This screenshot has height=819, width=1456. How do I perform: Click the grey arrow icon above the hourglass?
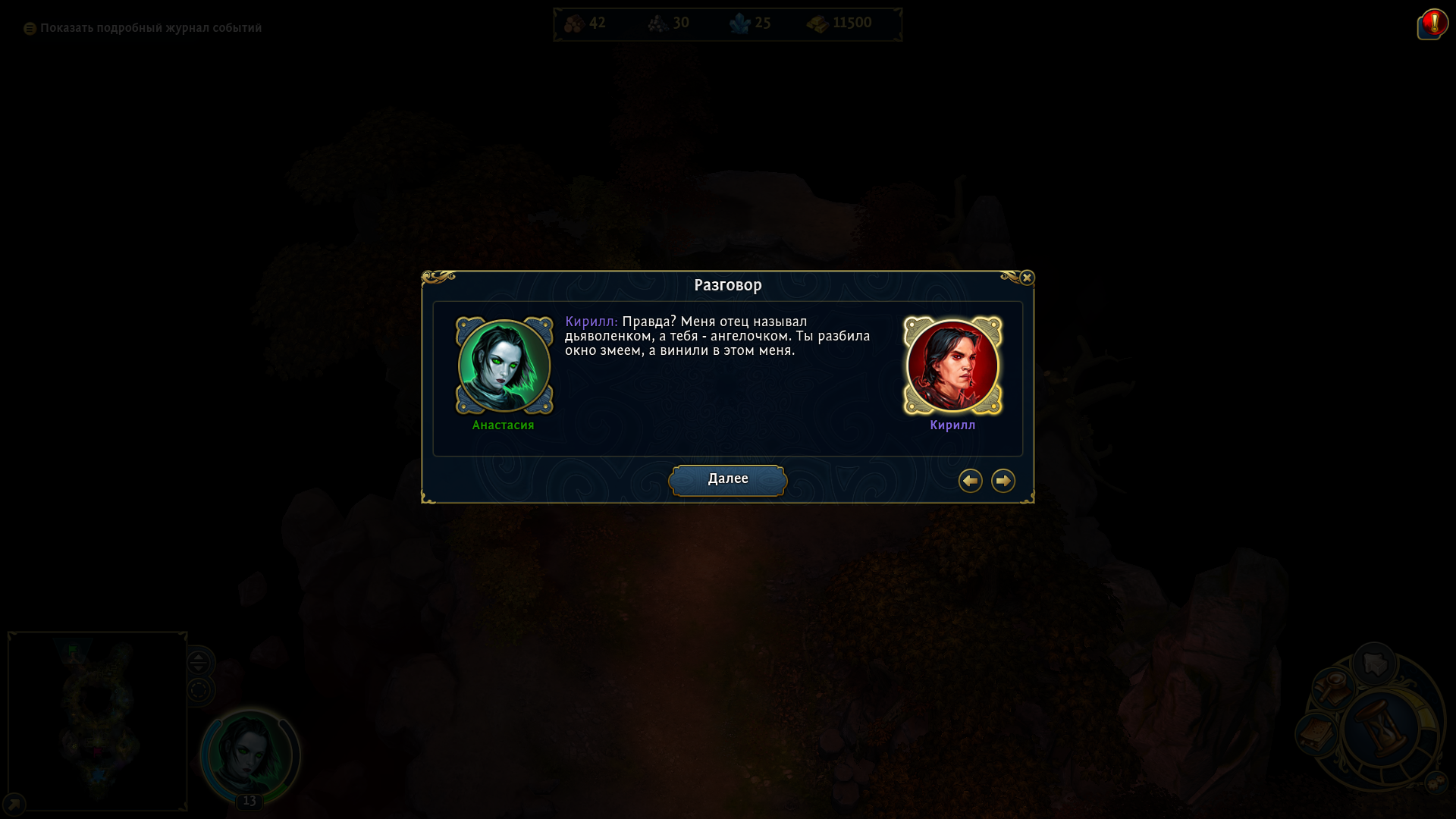(x=1374, y=664)
